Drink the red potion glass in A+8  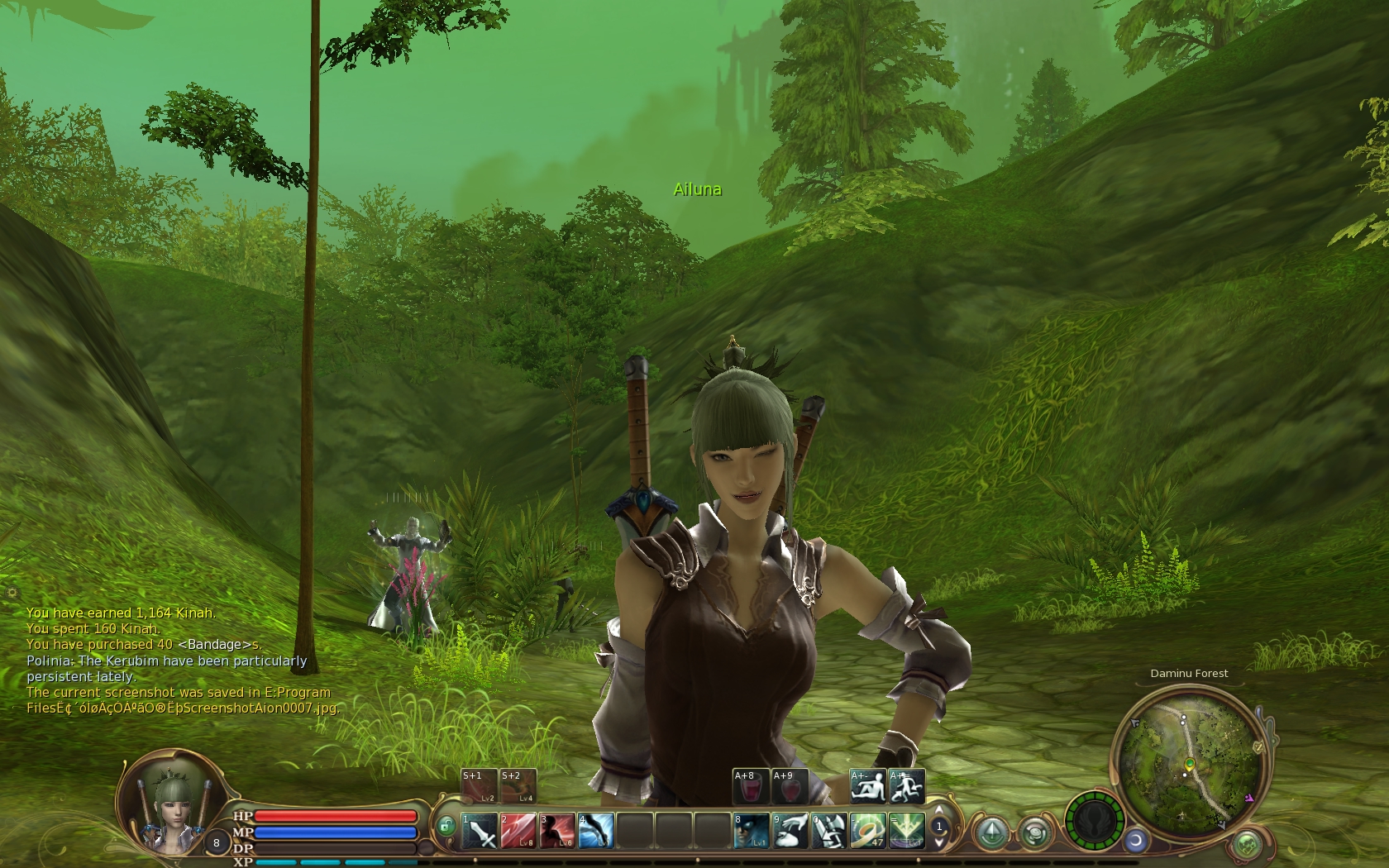pyautogui.click(x=751, y=786)
